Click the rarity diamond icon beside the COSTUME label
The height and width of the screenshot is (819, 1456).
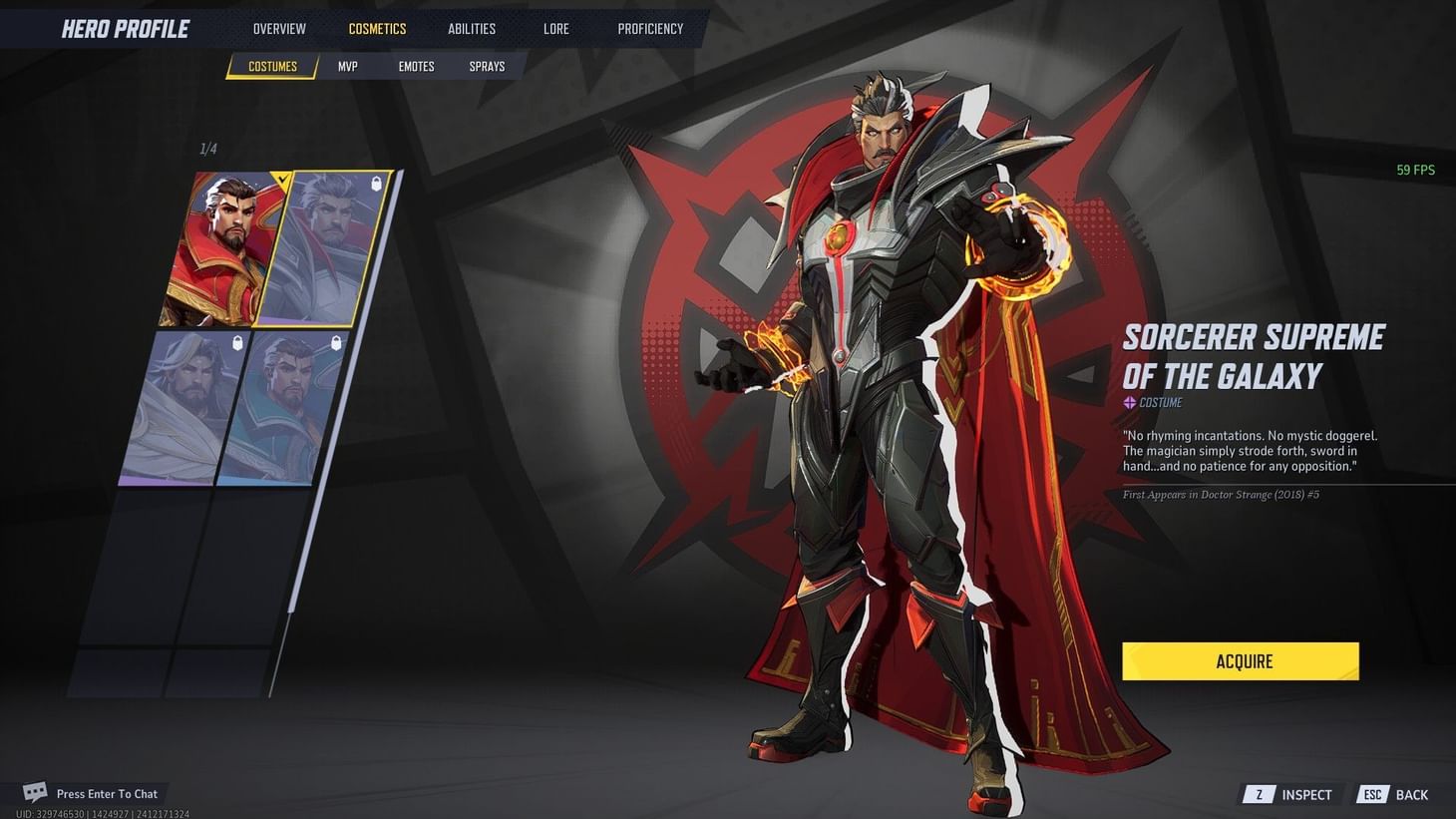tap(1128, 403)
